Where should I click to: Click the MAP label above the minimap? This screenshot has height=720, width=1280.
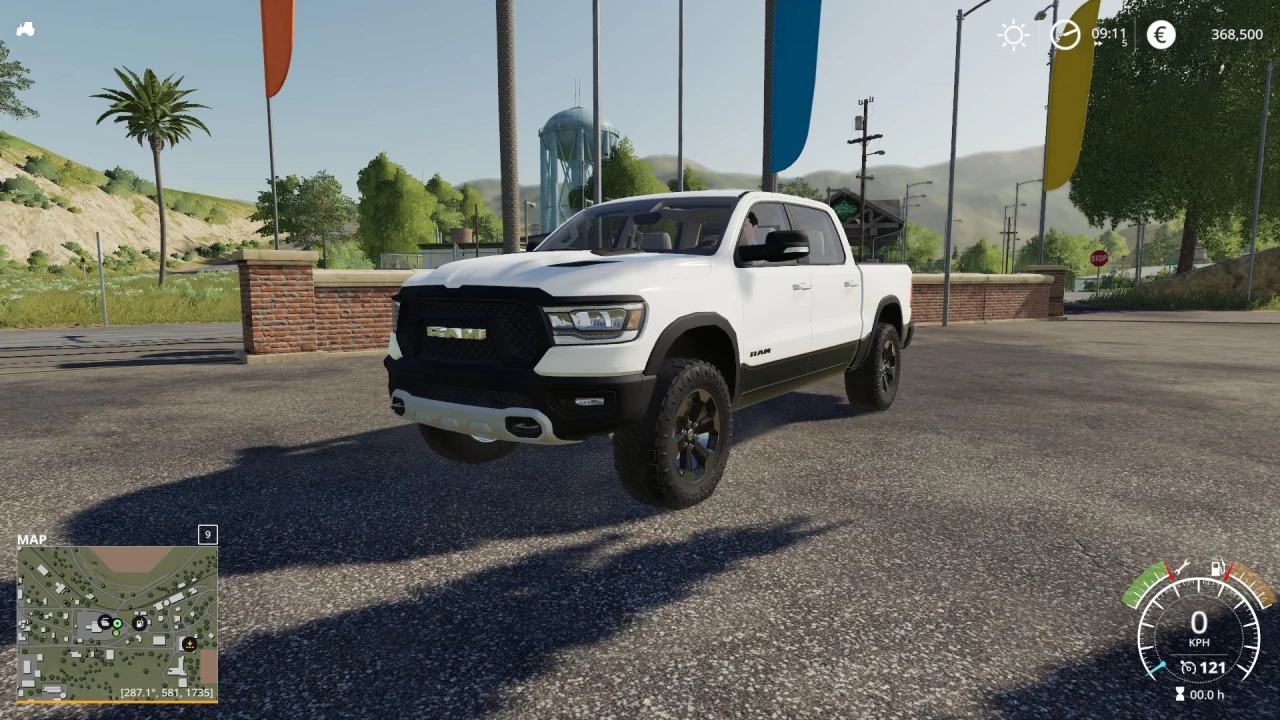tap(33, 539)
